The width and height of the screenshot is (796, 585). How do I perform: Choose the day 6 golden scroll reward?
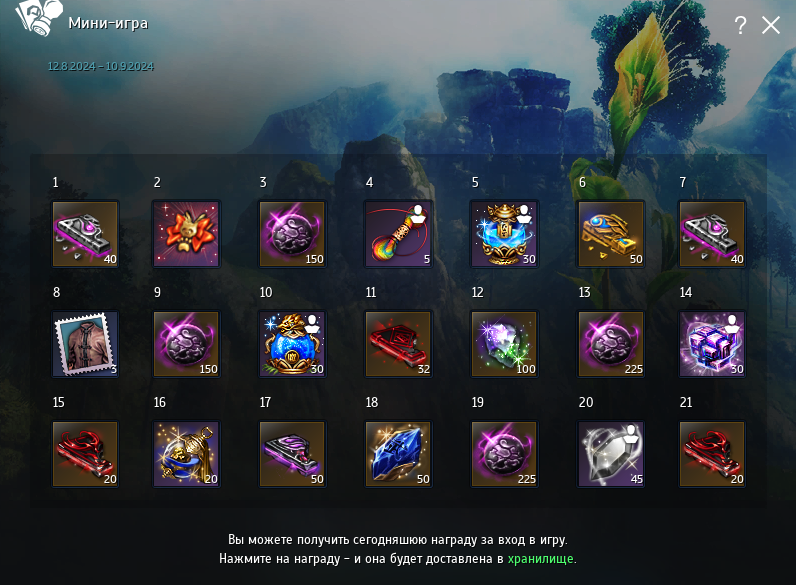(611, 234)
